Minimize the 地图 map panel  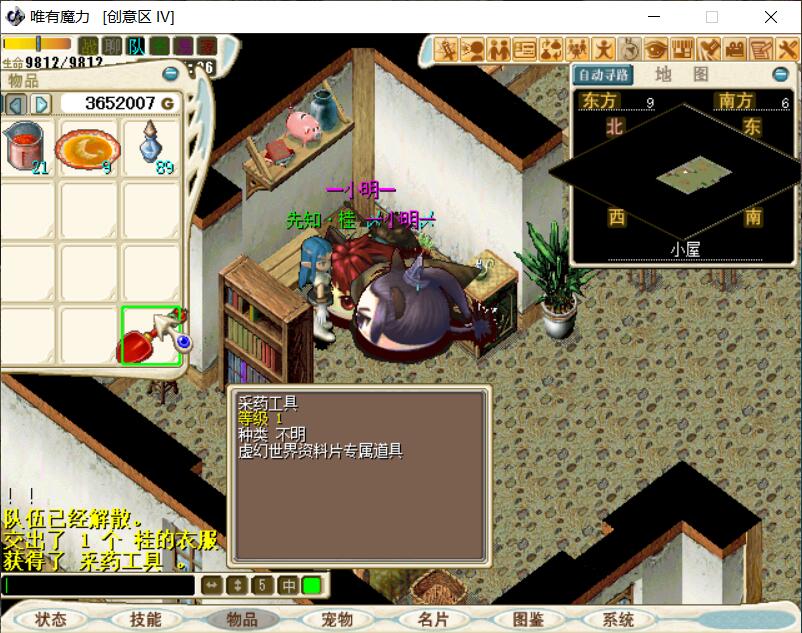(x=780, y=75)
